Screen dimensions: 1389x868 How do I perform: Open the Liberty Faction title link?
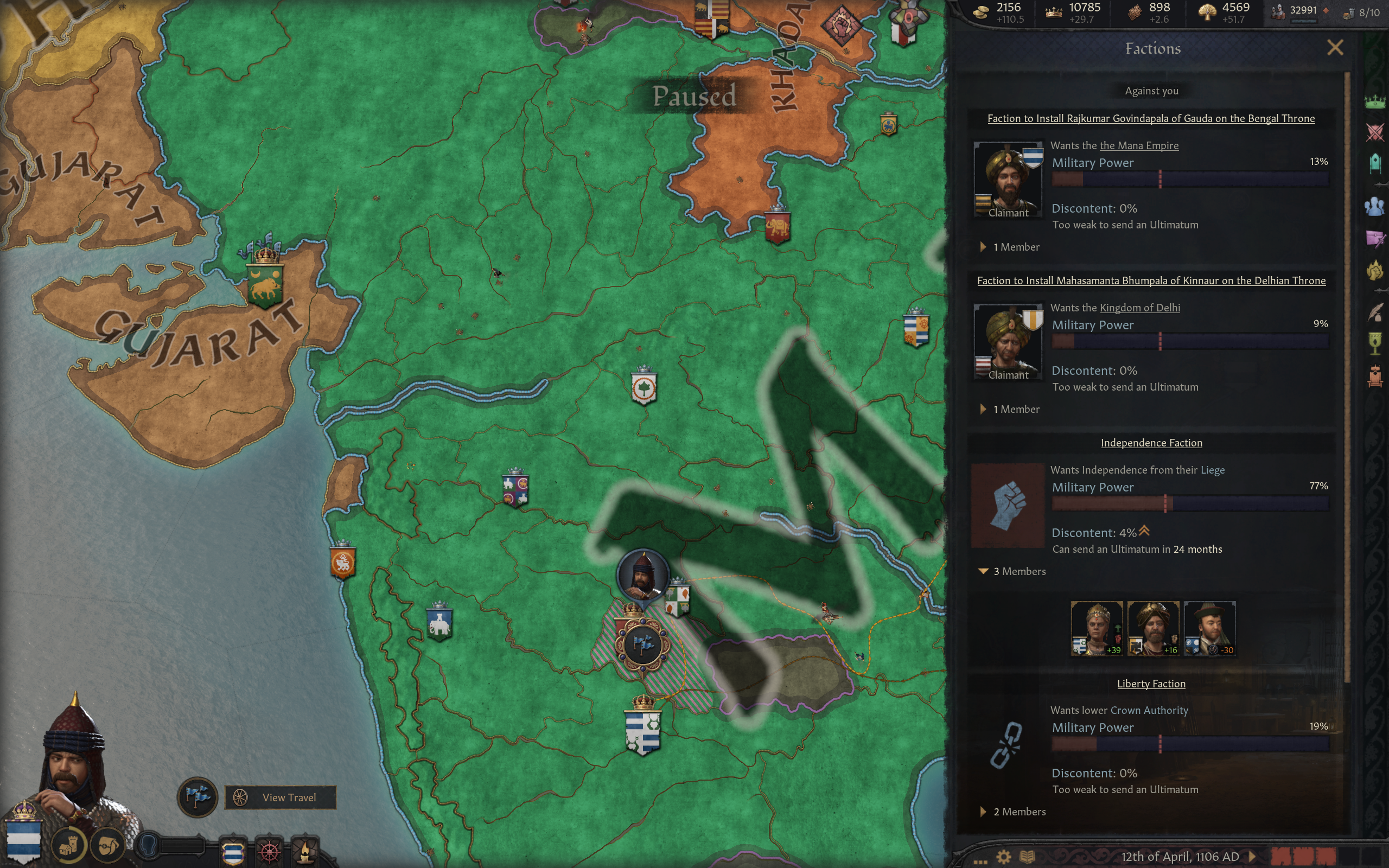point(1151,684)
